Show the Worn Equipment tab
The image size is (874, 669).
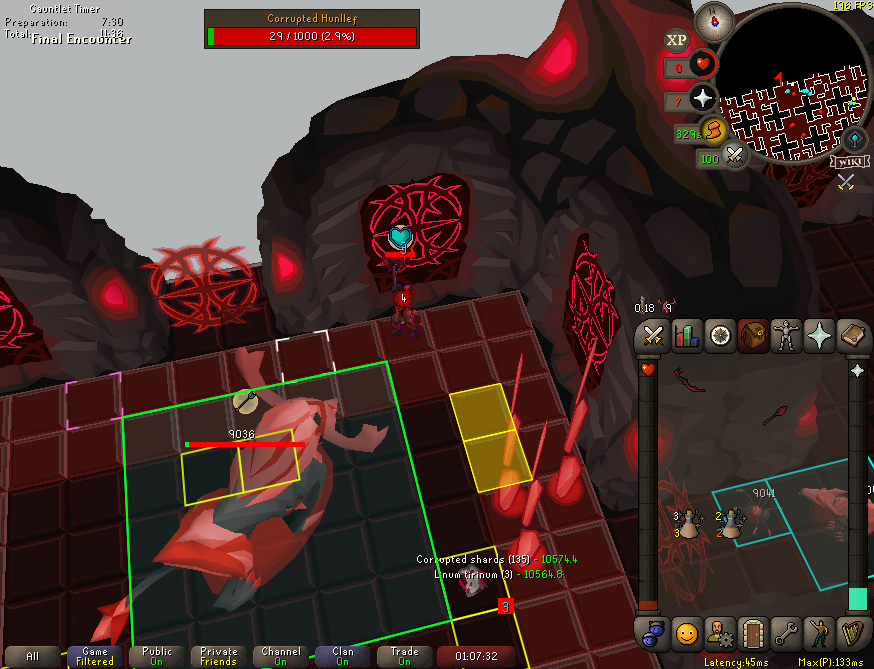pyautogui.click(x=786, y=336)
